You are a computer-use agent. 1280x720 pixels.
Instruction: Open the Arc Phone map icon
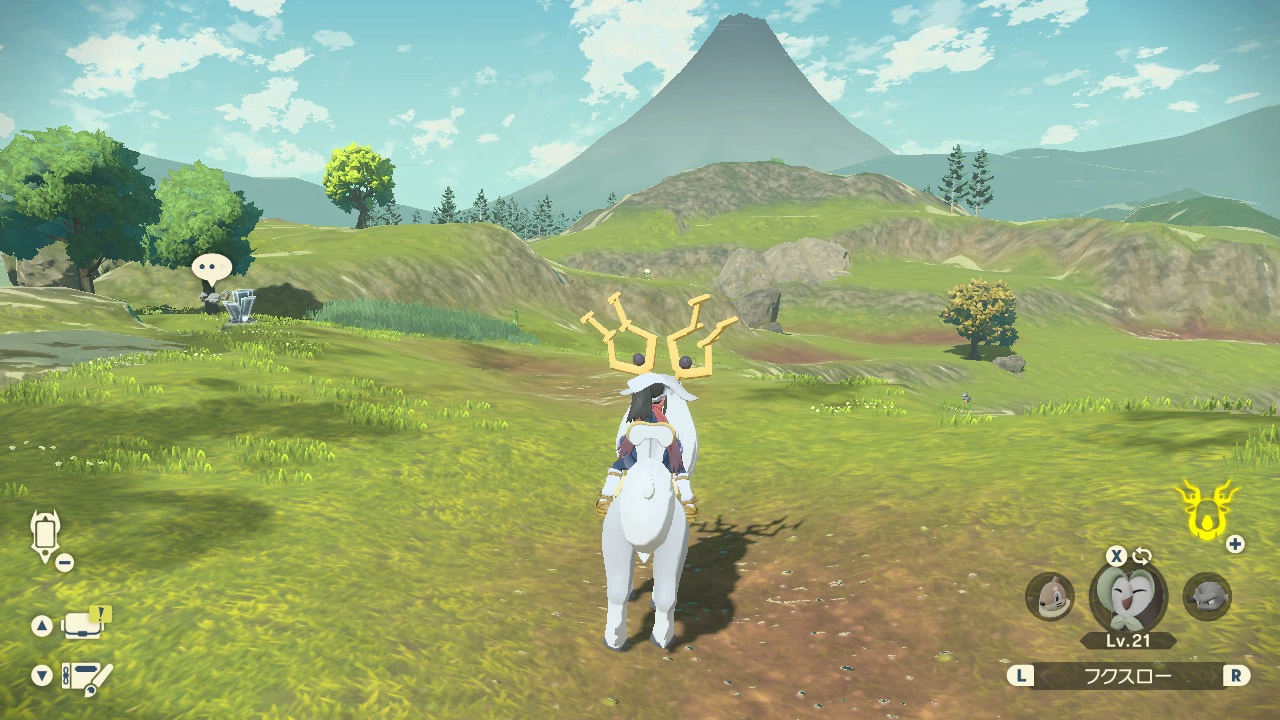[46, 534]
